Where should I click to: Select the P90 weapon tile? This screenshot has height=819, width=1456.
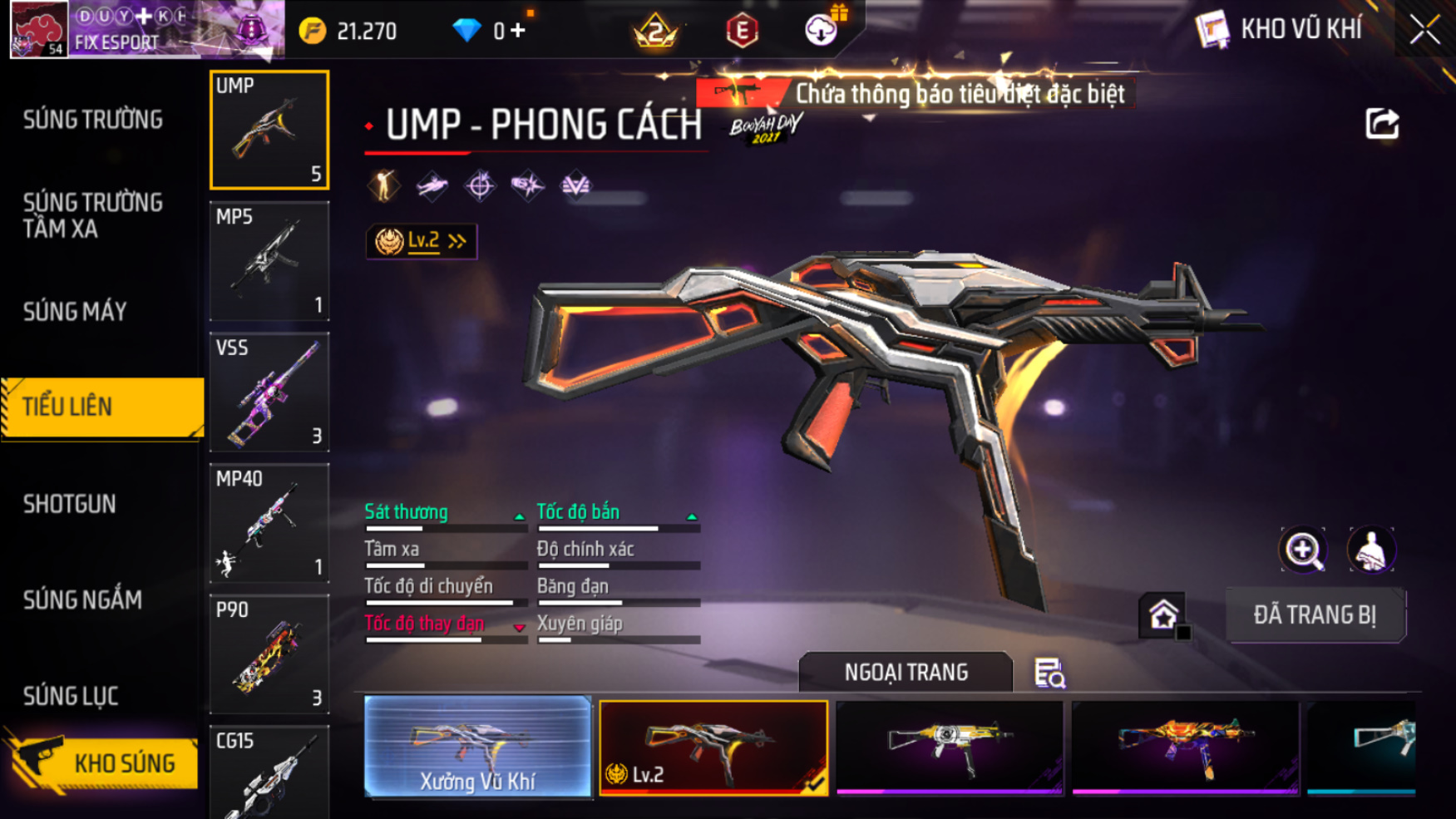point(269,654)
